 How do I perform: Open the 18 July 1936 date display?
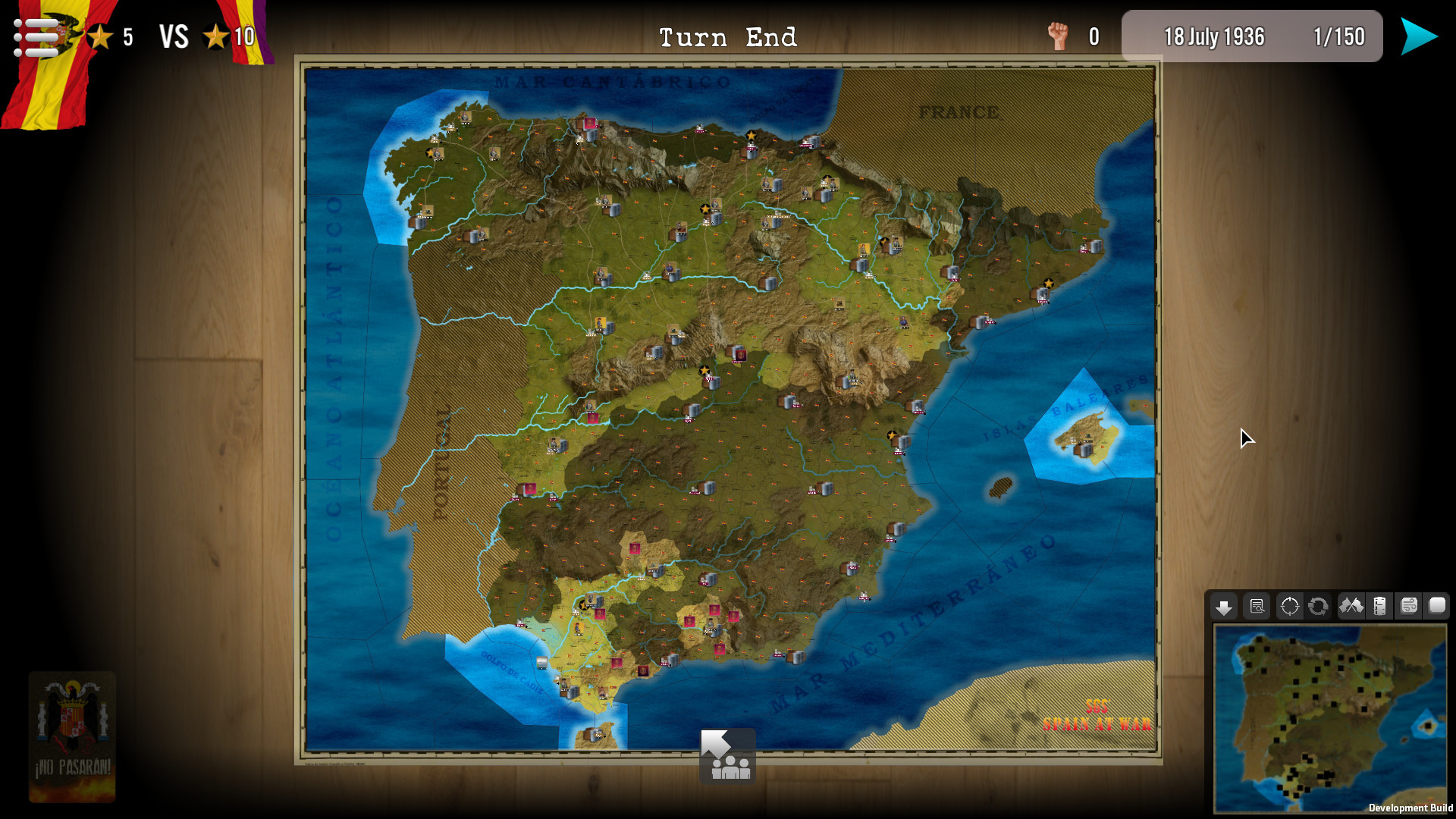tap(1215, 36)
